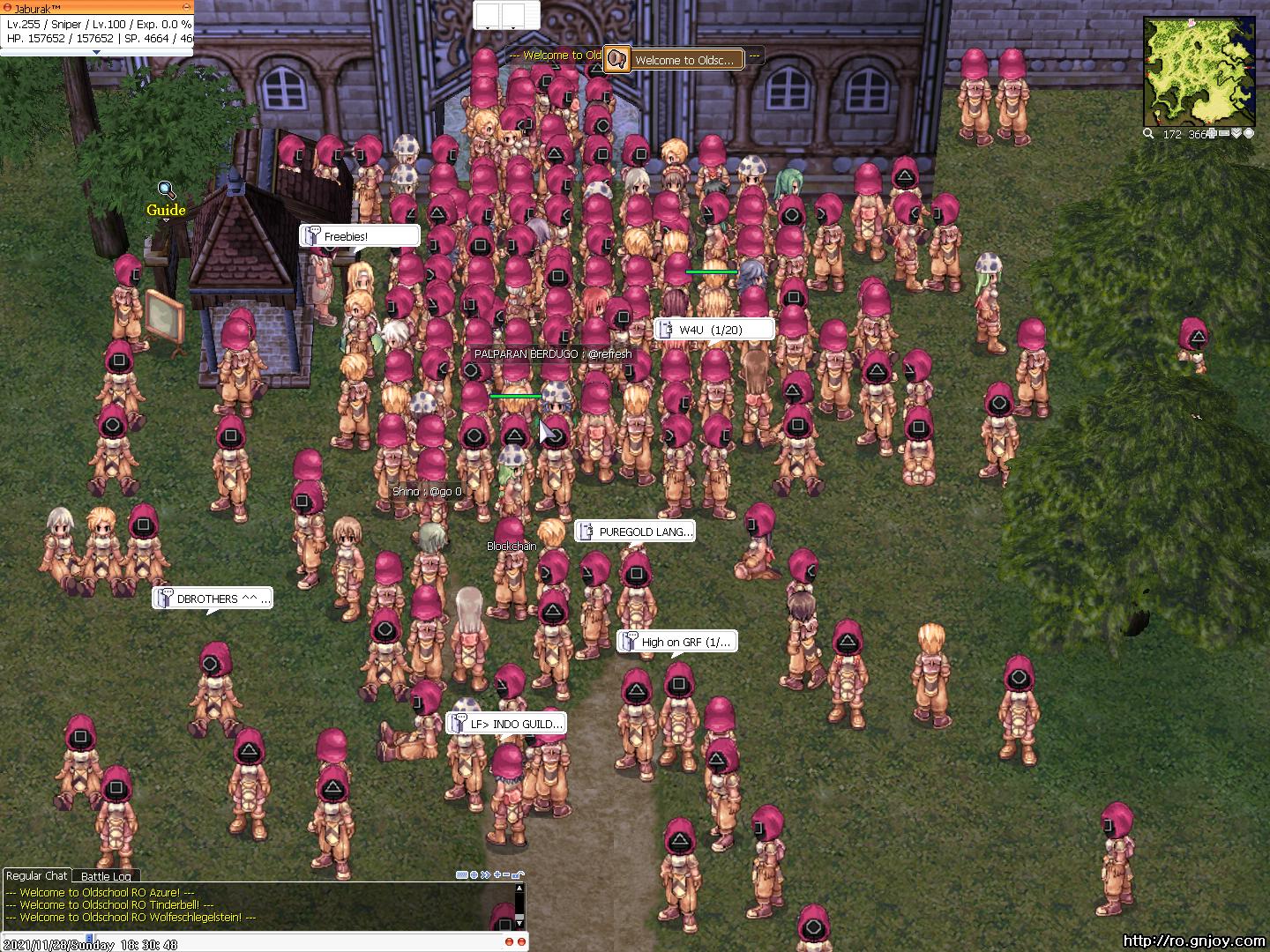Click the keyboard icon on the chat bar
The image size is (1270, 952).
pyautogui.click(x=462, y=875)
